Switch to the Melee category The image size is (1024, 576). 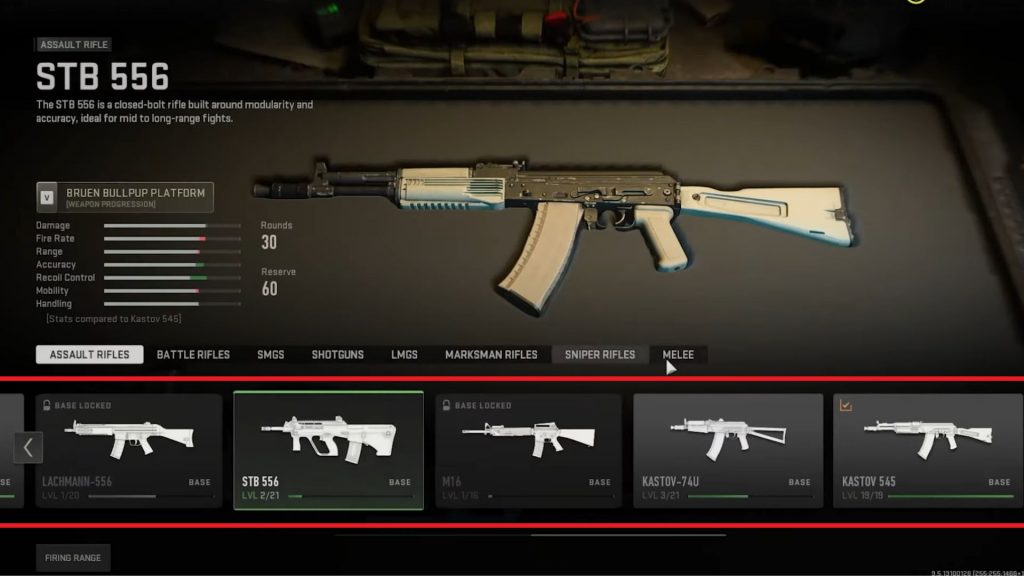tap(678, 355)
